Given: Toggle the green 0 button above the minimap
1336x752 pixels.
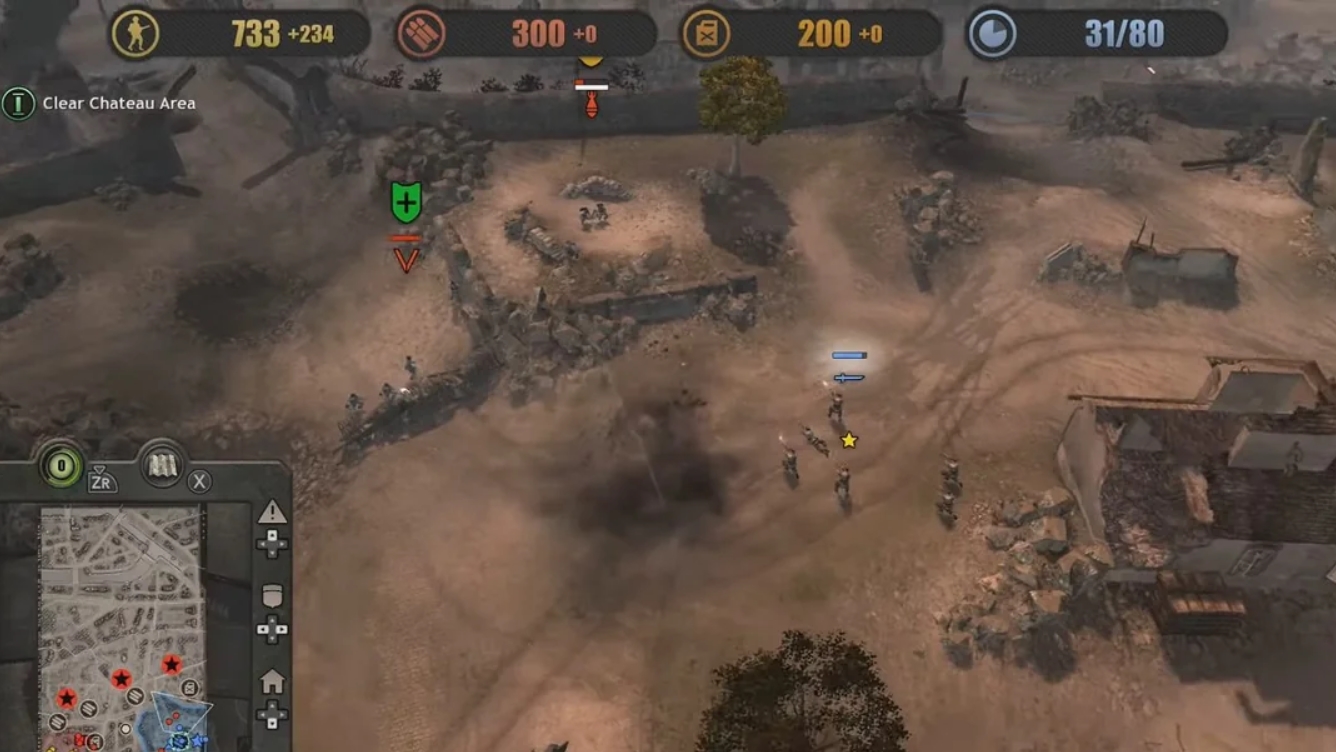Looking at the screenshot, I should pos(60,464).
